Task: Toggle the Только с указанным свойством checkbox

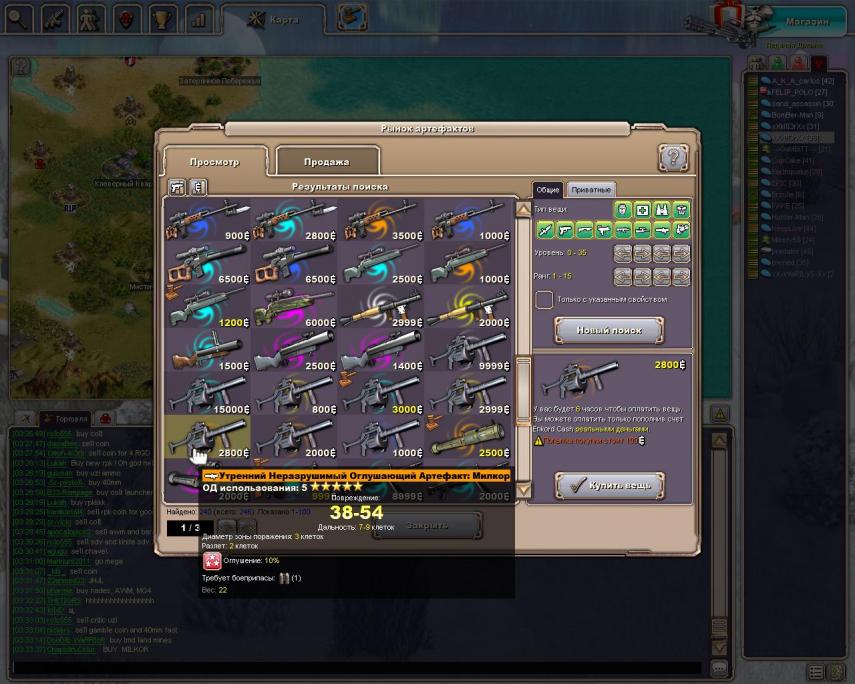Action: (544, 299)
